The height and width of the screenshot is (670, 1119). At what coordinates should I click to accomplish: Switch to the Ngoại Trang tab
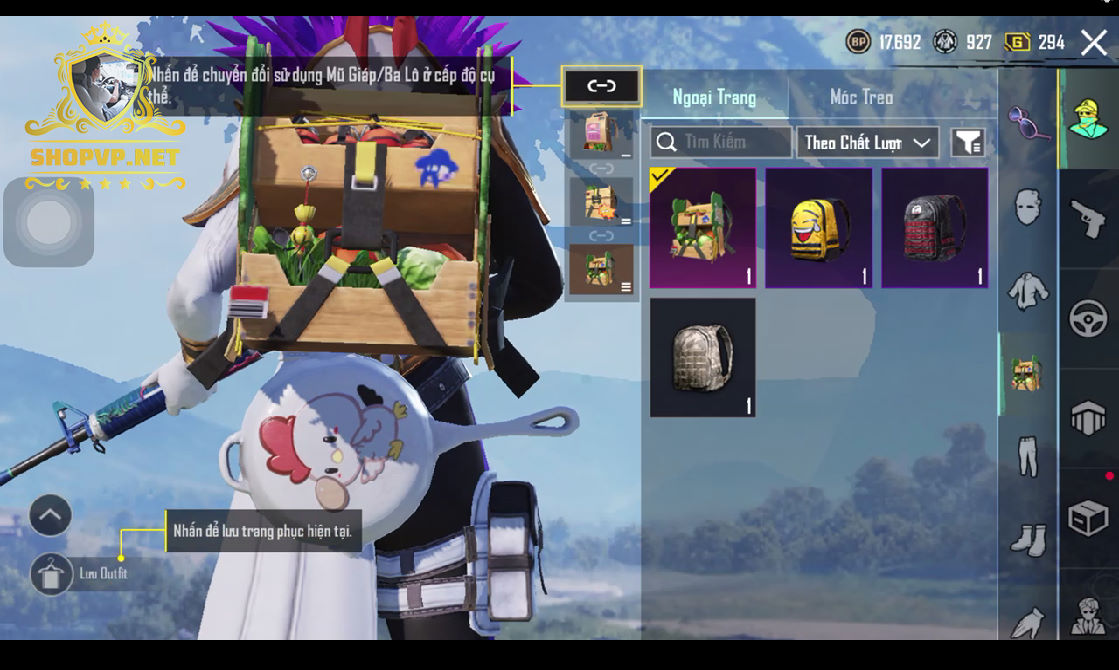[714, 97]
